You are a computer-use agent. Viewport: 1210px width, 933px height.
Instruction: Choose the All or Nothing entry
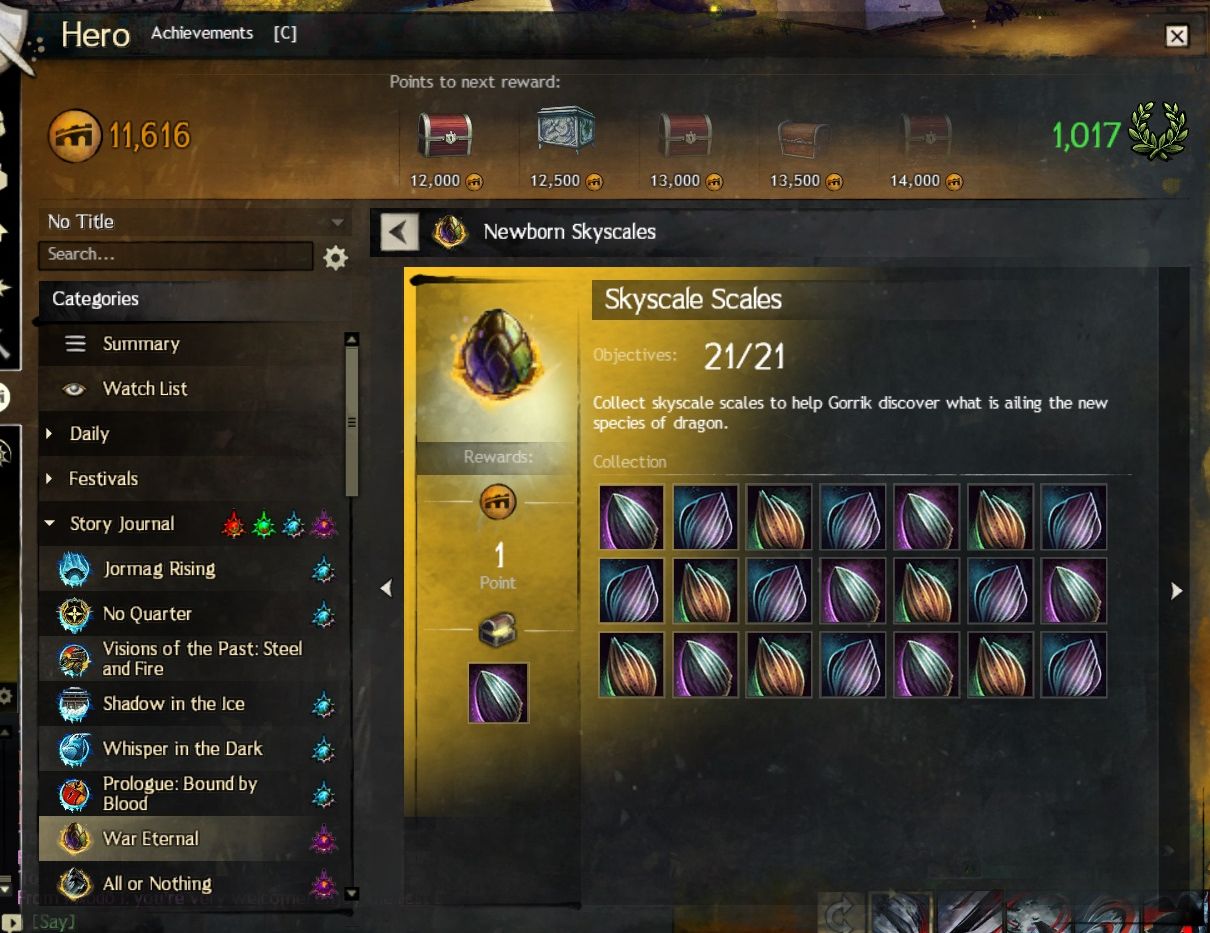(157, 884)
